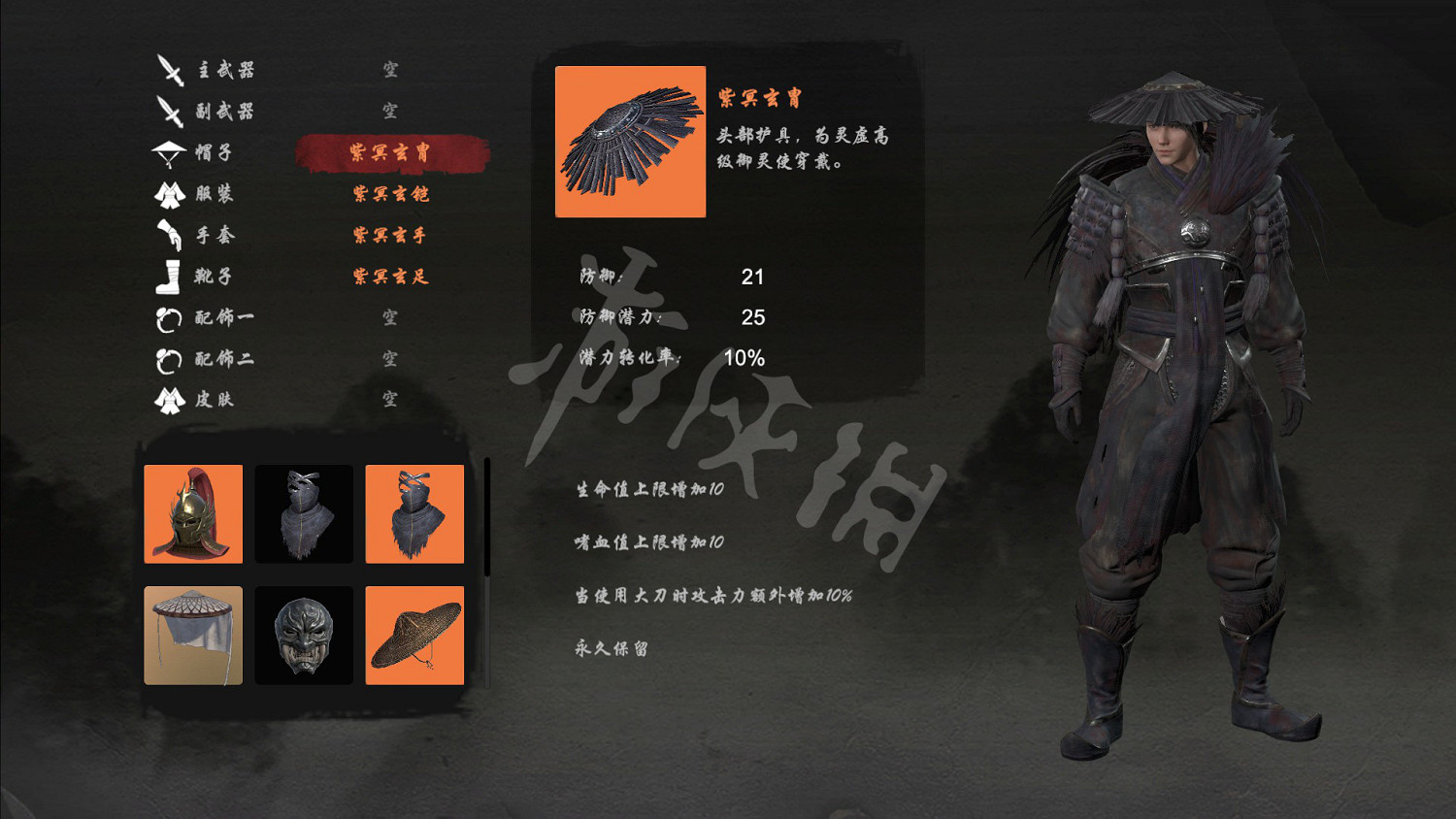Select the 紫冥玄铠 clothing entry
Screen dimensions: 1456x819
click(388, 194)
